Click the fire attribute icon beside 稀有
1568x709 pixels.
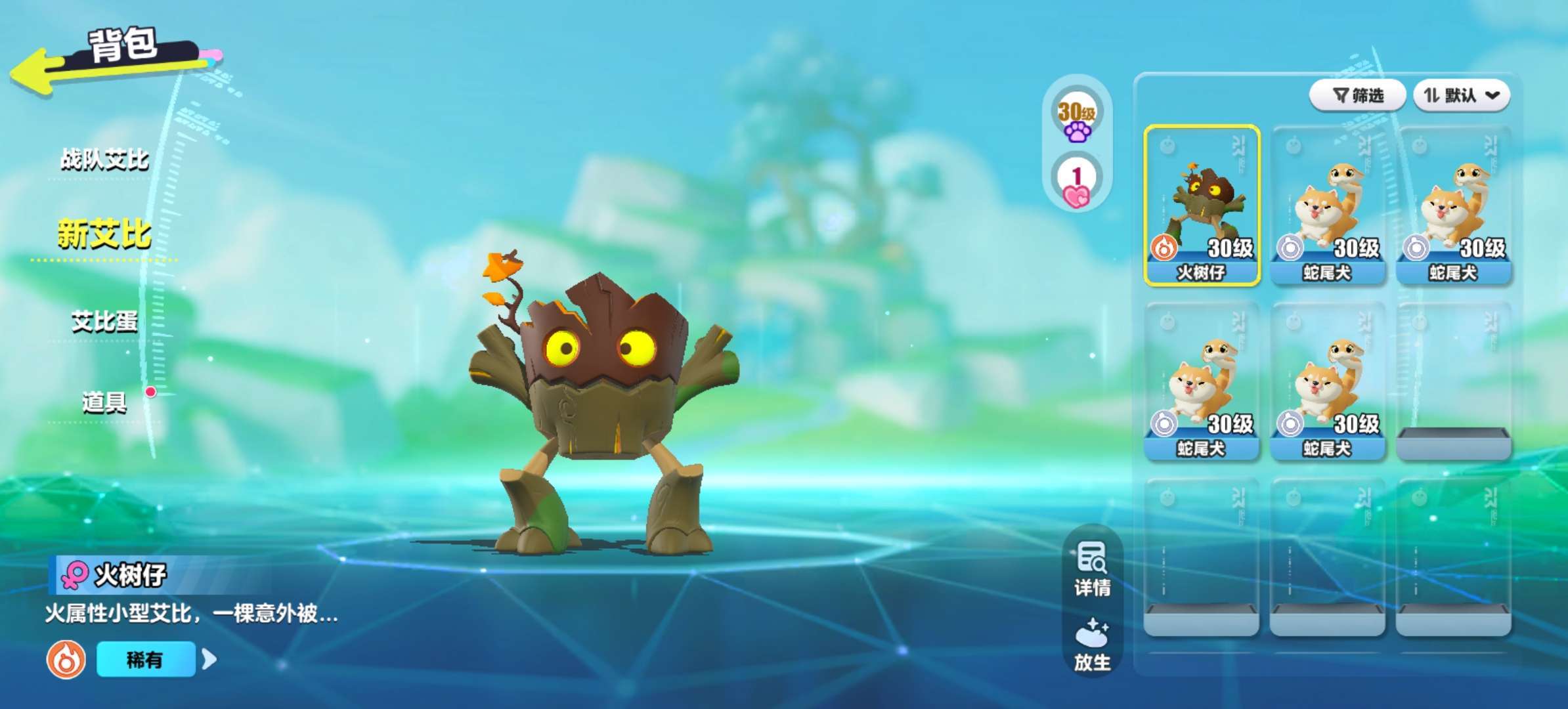[66, 659]
